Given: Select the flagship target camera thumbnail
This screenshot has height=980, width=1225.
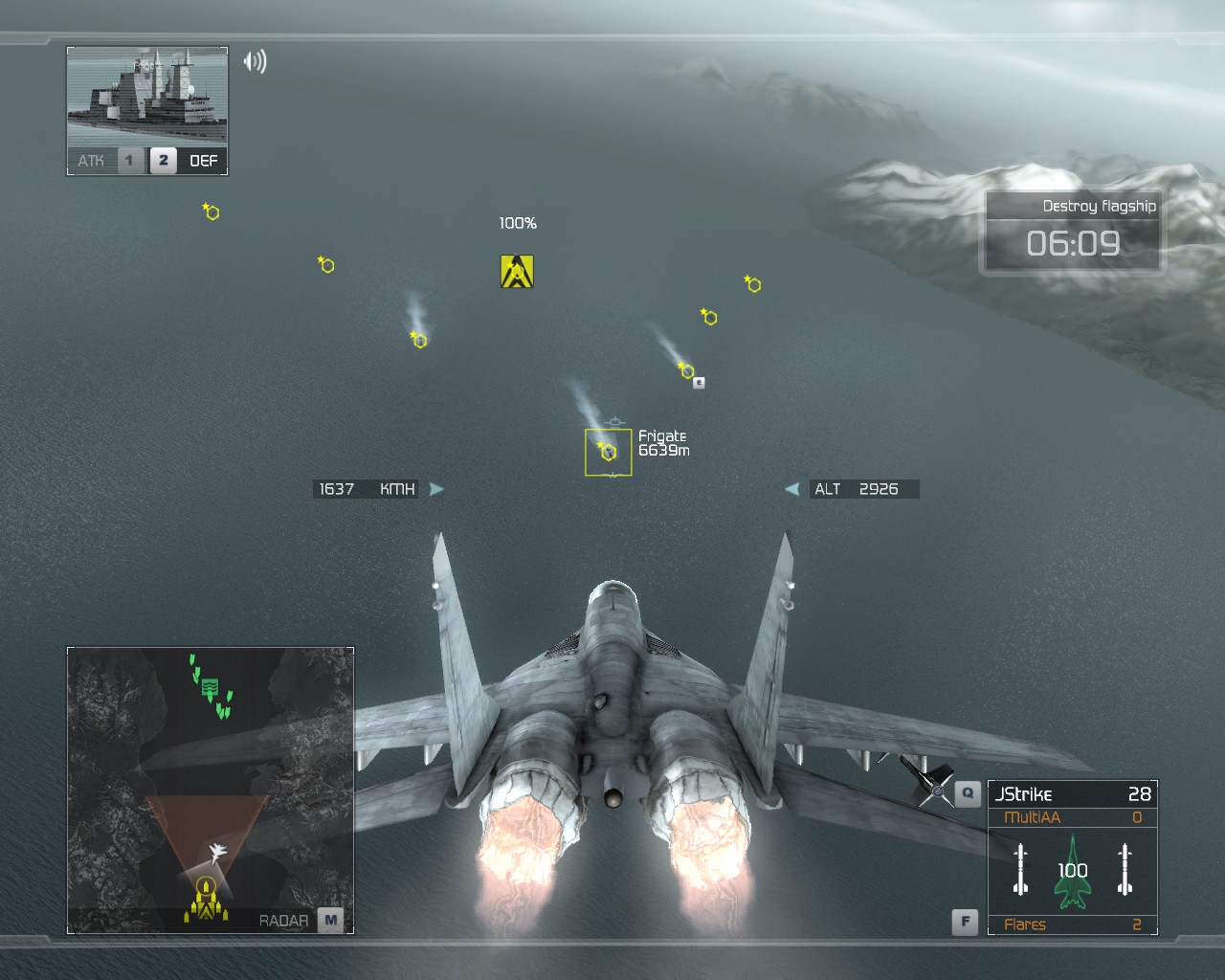Looking at the screenshot, I should point(147,97).
